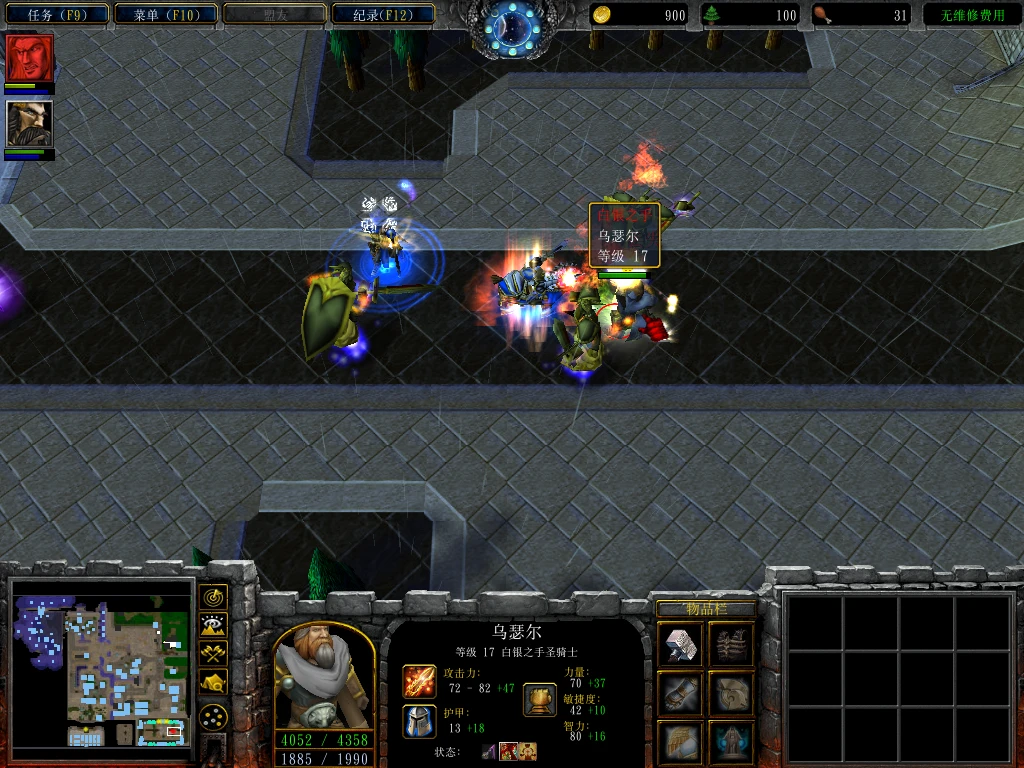Select the chest armor inventory item
The image size is (1024, 768).
[x=731, y=645]
